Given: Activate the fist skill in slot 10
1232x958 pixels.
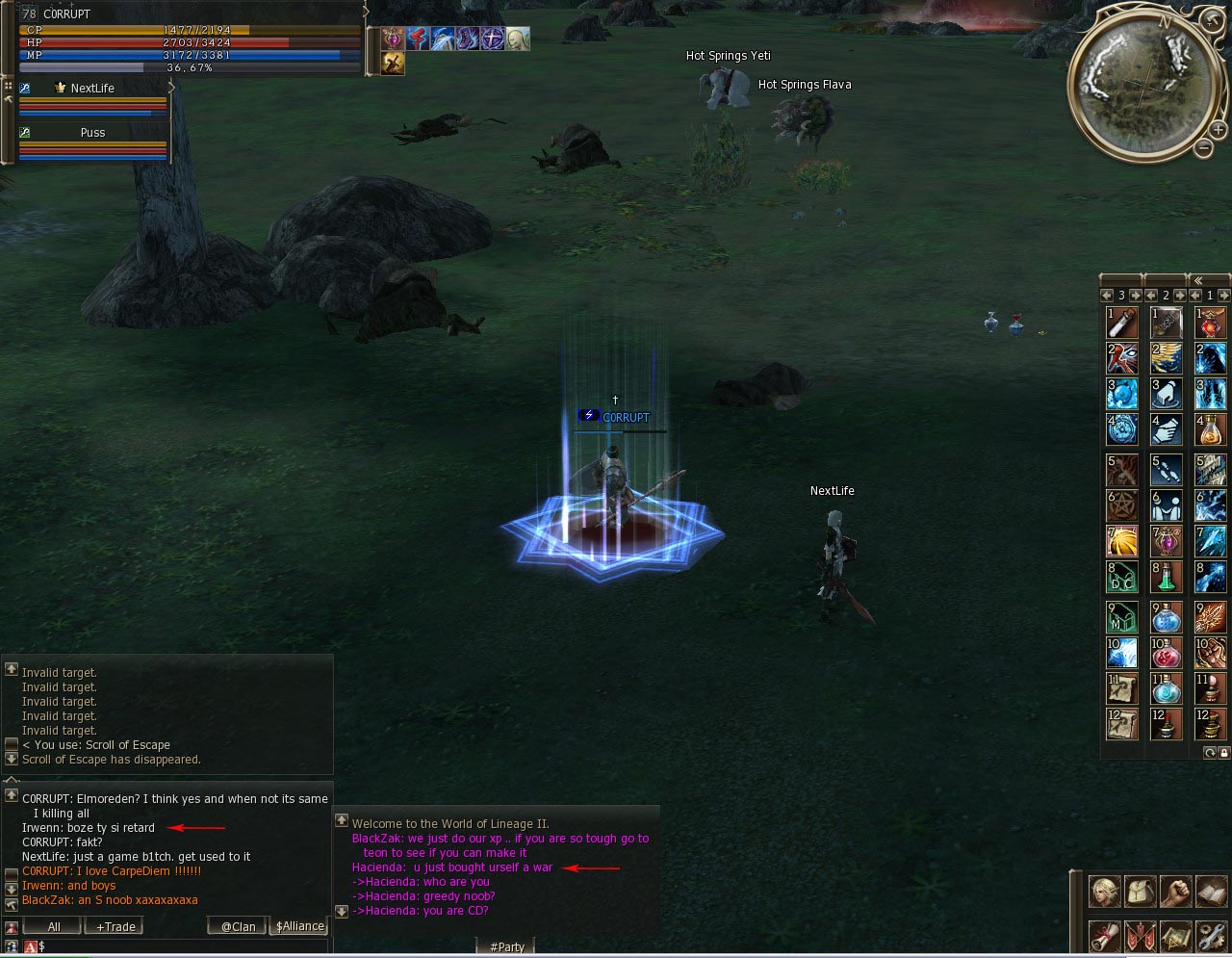Looking at the screenshot, I should point(1211,653).
